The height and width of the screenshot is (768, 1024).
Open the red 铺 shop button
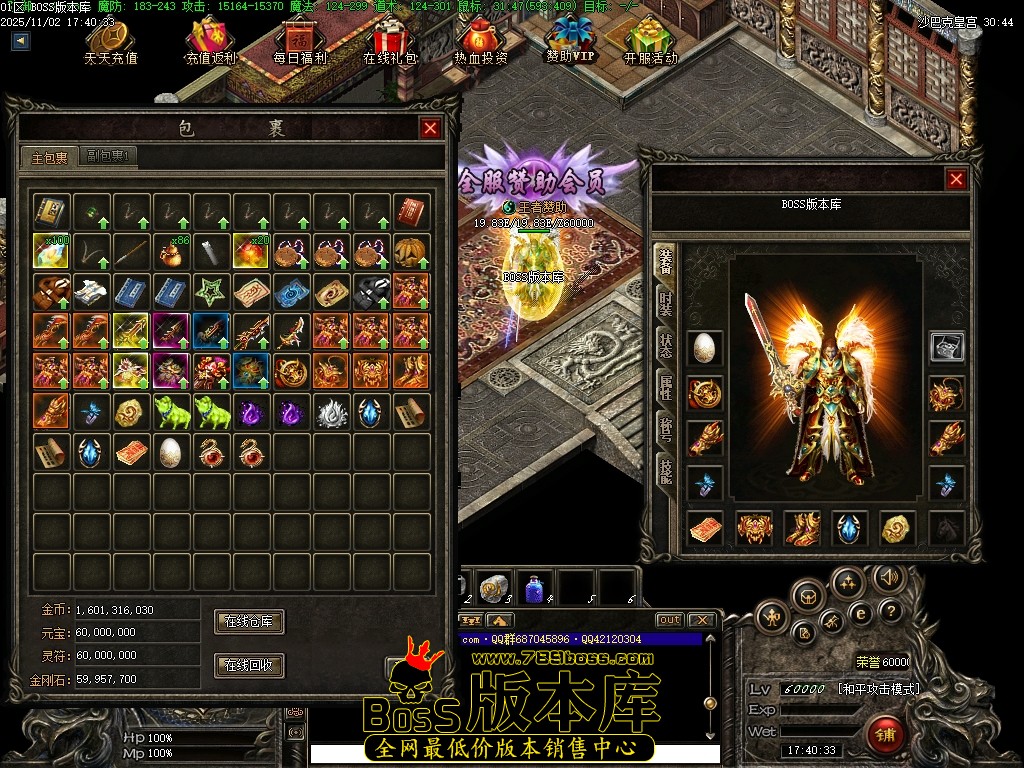[885, 735]
